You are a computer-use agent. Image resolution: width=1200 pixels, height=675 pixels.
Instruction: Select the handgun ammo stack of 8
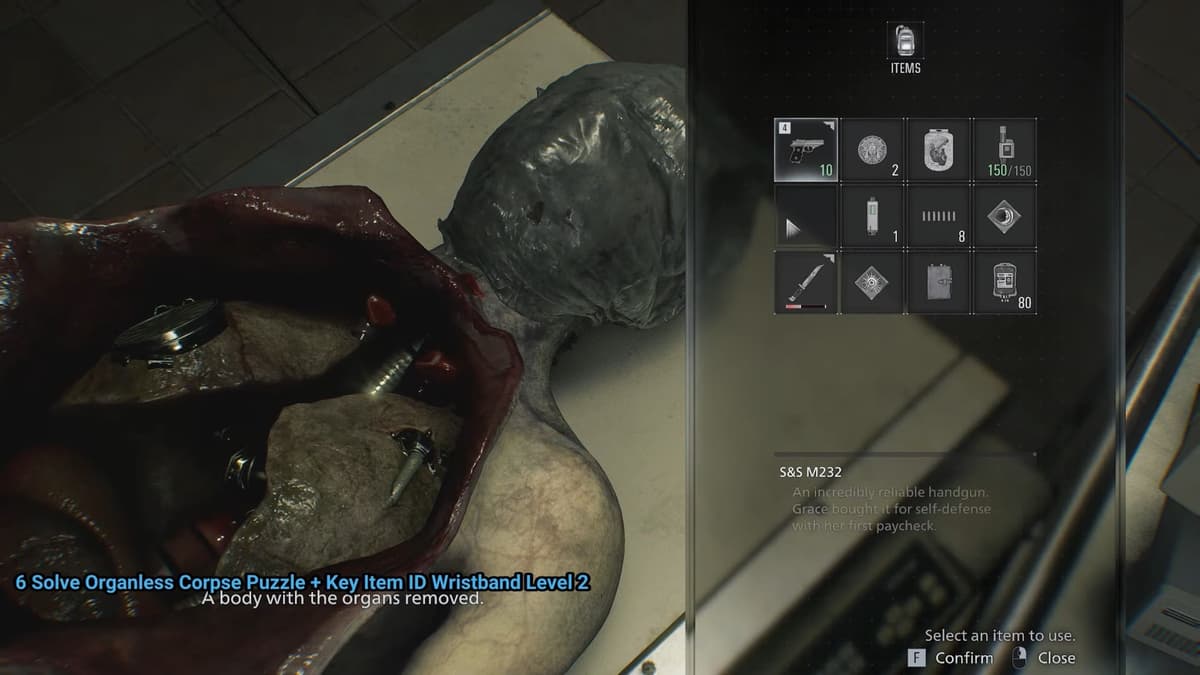pyautogui.click(x=938, y=215)
